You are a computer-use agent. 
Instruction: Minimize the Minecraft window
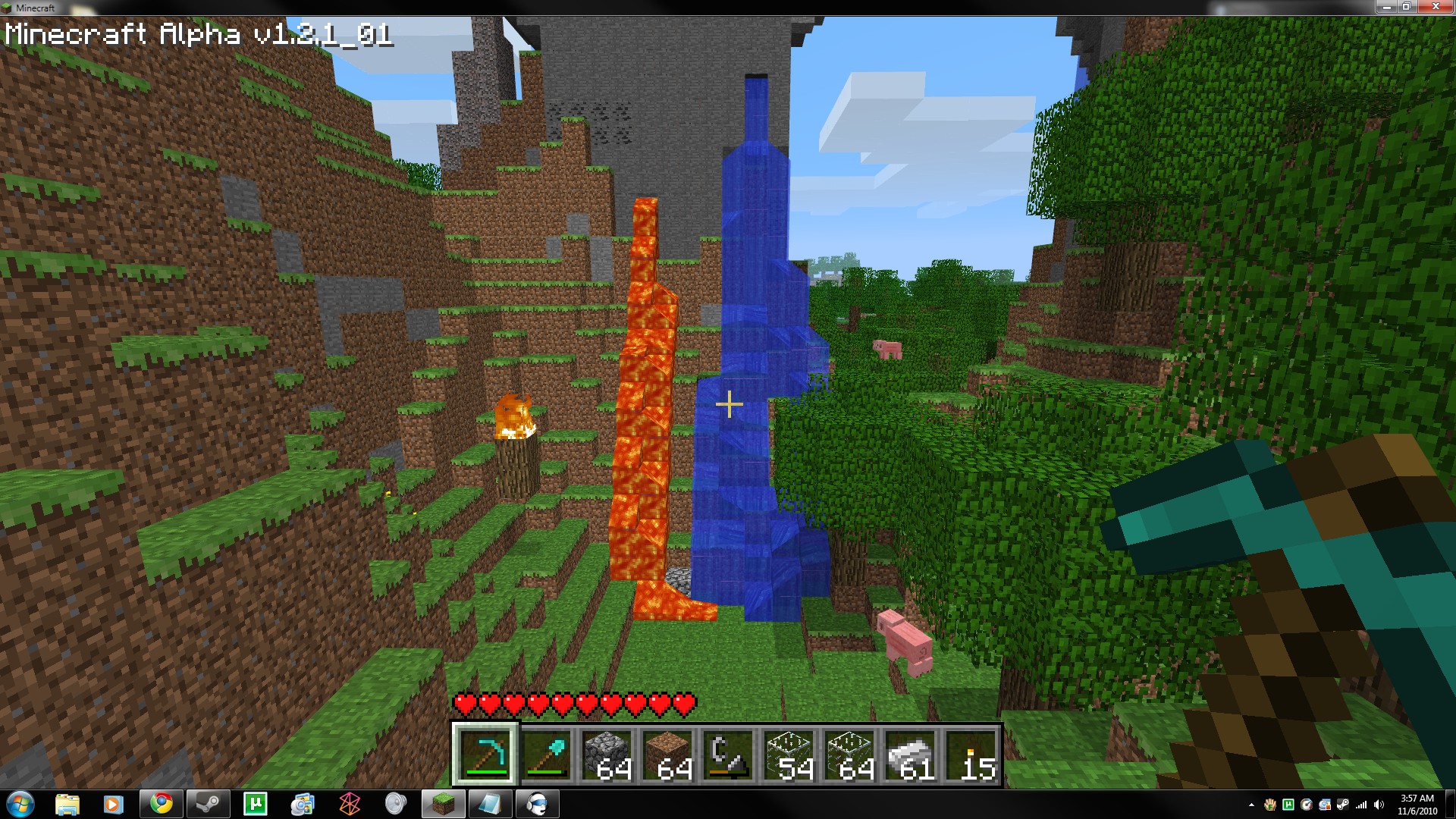pyautogui.click(x=1386, y=7)
